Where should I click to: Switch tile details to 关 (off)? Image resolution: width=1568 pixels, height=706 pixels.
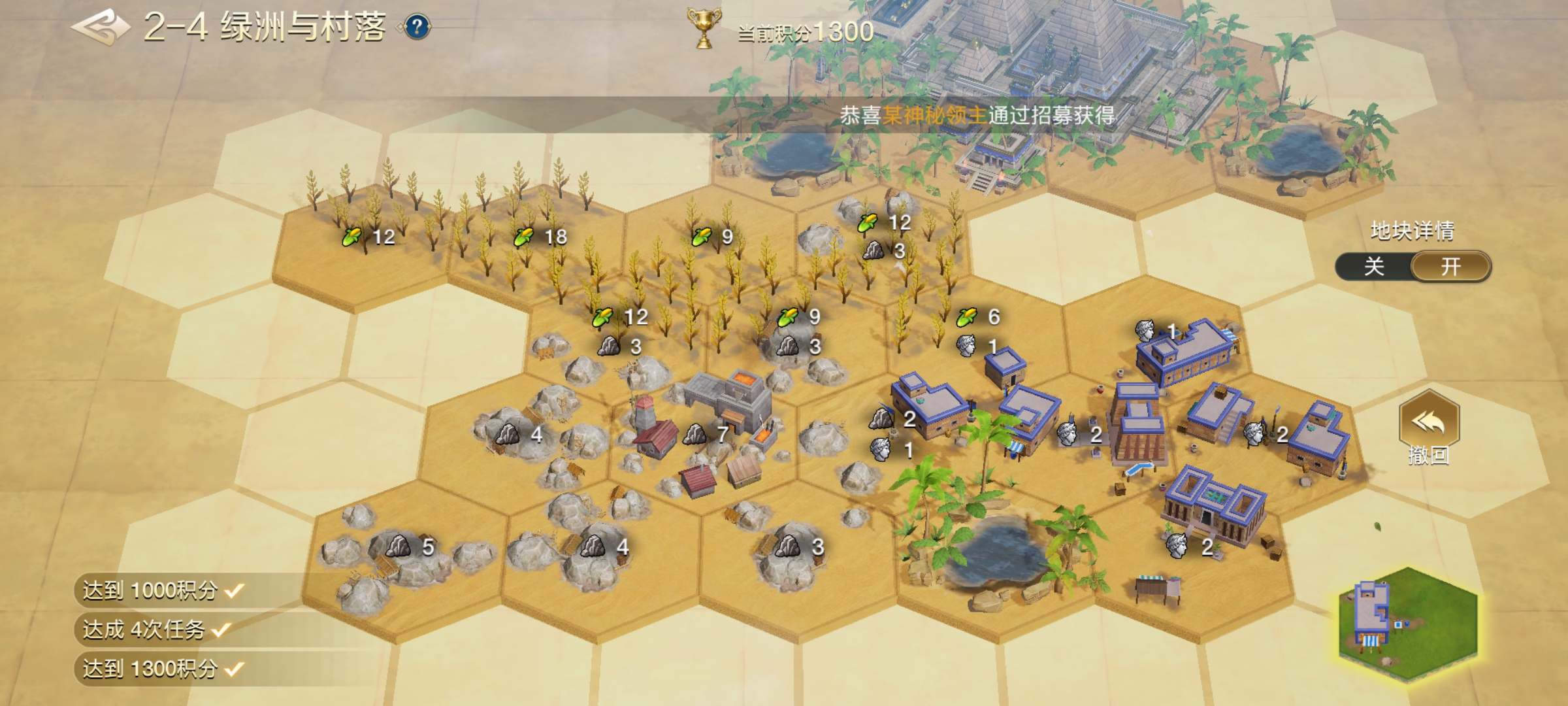(x=1374, y=267)
